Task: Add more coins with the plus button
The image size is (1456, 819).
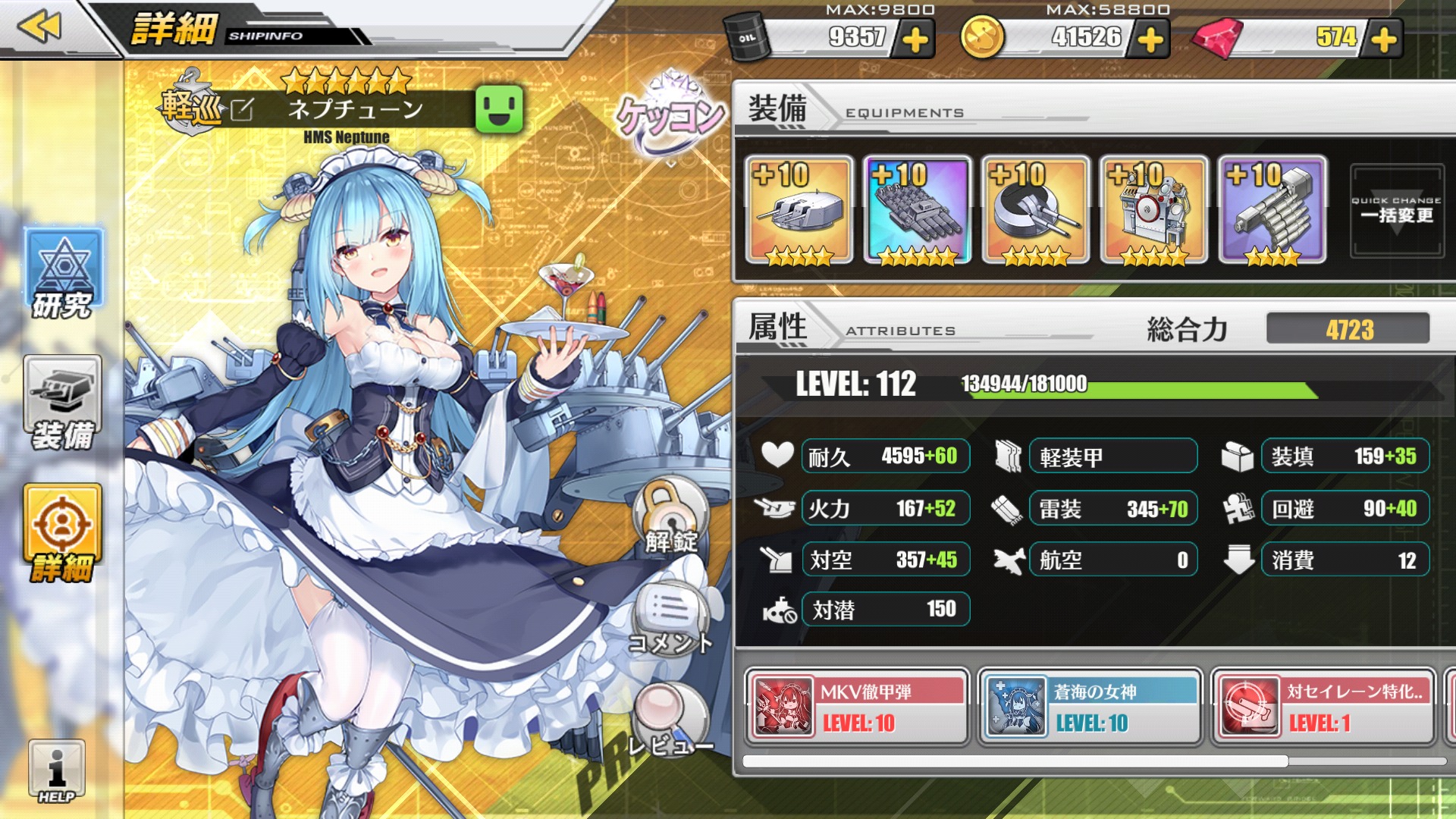Action: tap(1150, 39)
